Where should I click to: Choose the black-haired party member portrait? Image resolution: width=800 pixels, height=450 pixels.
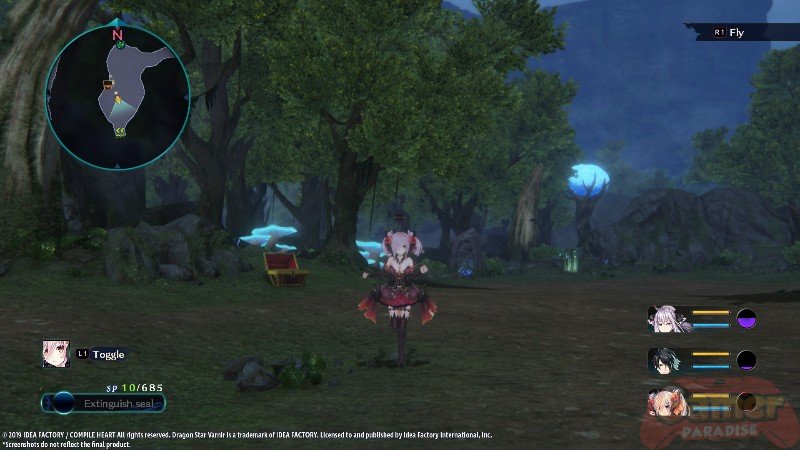click(665, 360)
